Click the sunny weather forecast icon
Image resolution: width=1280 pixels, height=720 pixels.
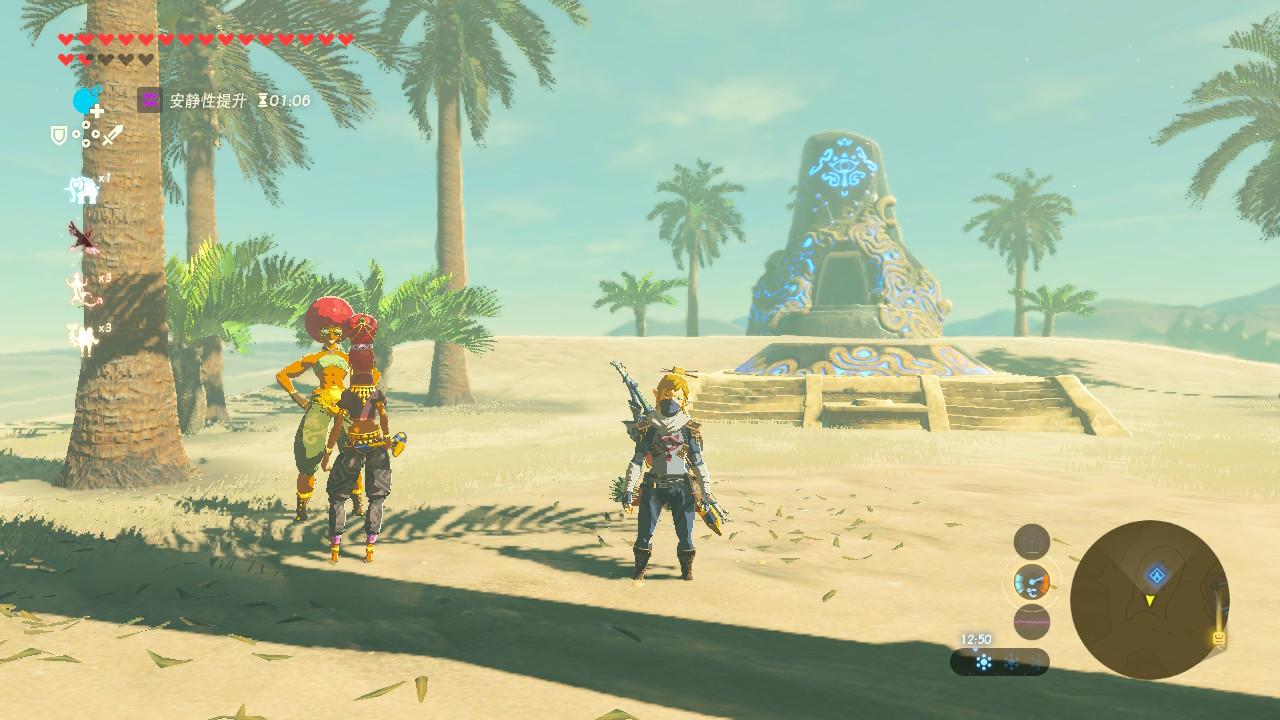(983, 662)
